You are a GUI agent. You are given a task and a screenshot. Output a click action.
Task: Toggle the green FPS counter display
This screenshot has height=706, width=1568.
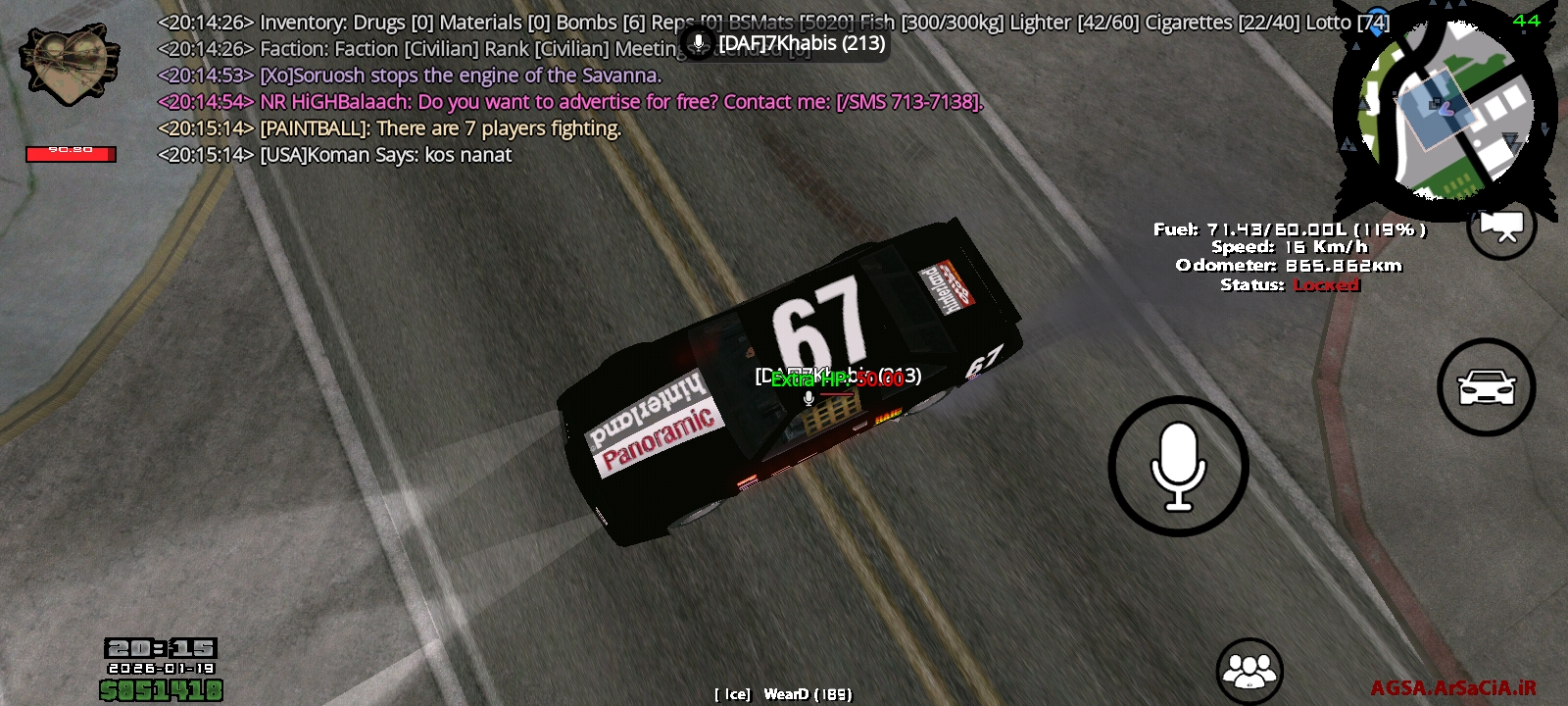click(1527, 20)
